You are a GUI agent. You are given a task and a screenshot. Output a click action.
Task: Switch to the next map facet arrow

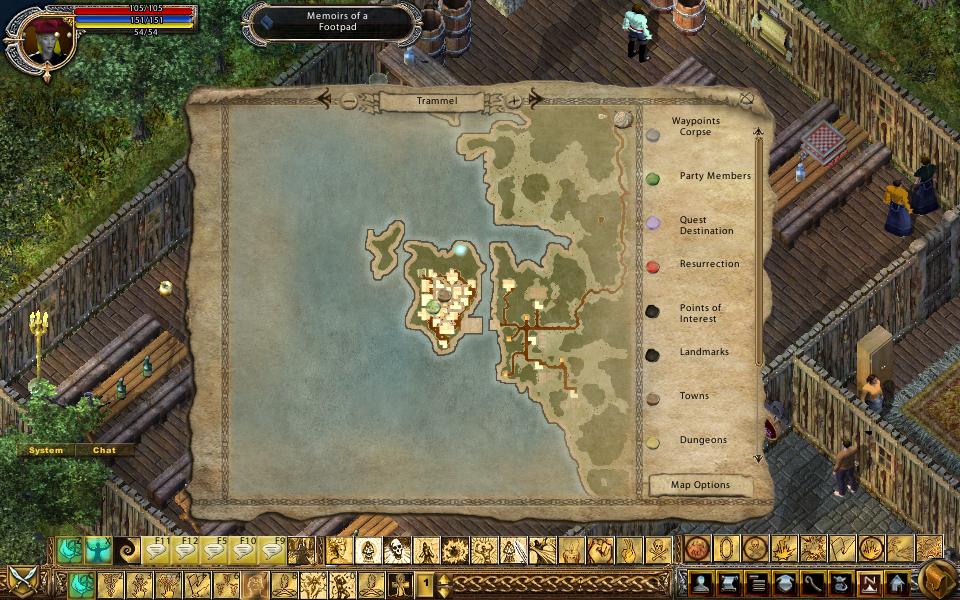coord(536,99)
